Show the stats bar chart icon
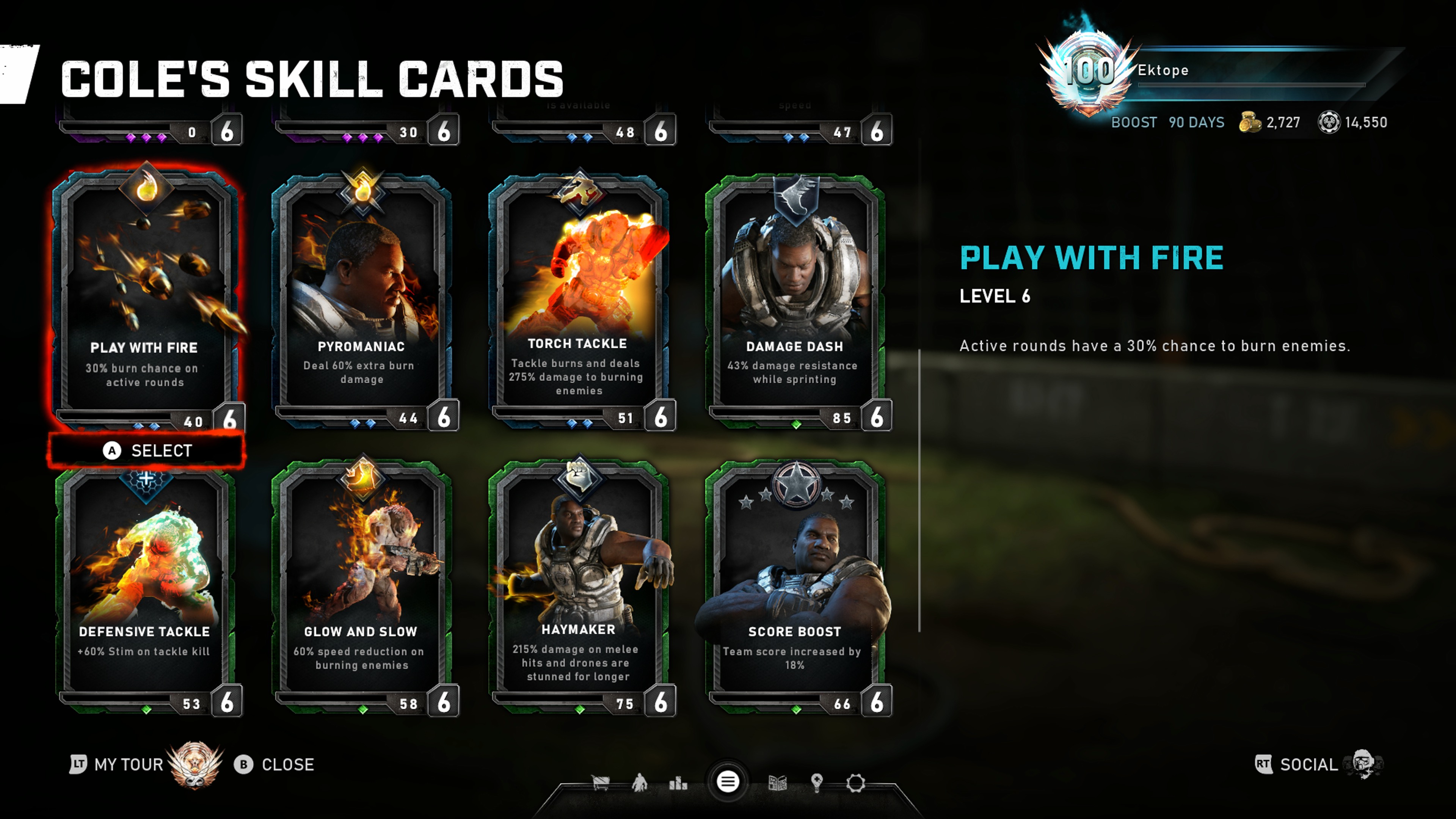 [678, 783]
